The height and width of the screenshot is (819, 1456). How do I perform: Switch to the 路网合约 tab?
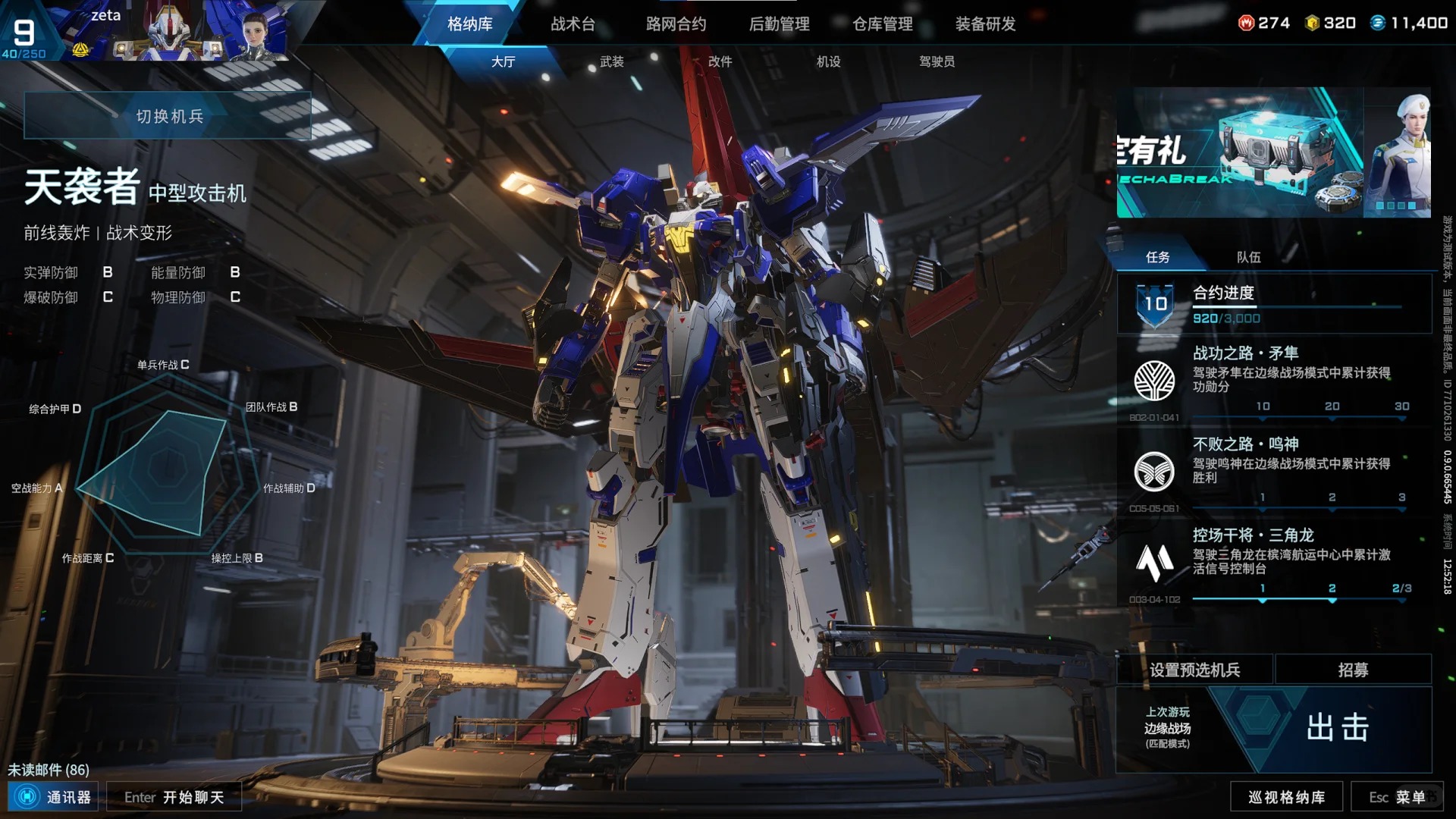(676, 24)
